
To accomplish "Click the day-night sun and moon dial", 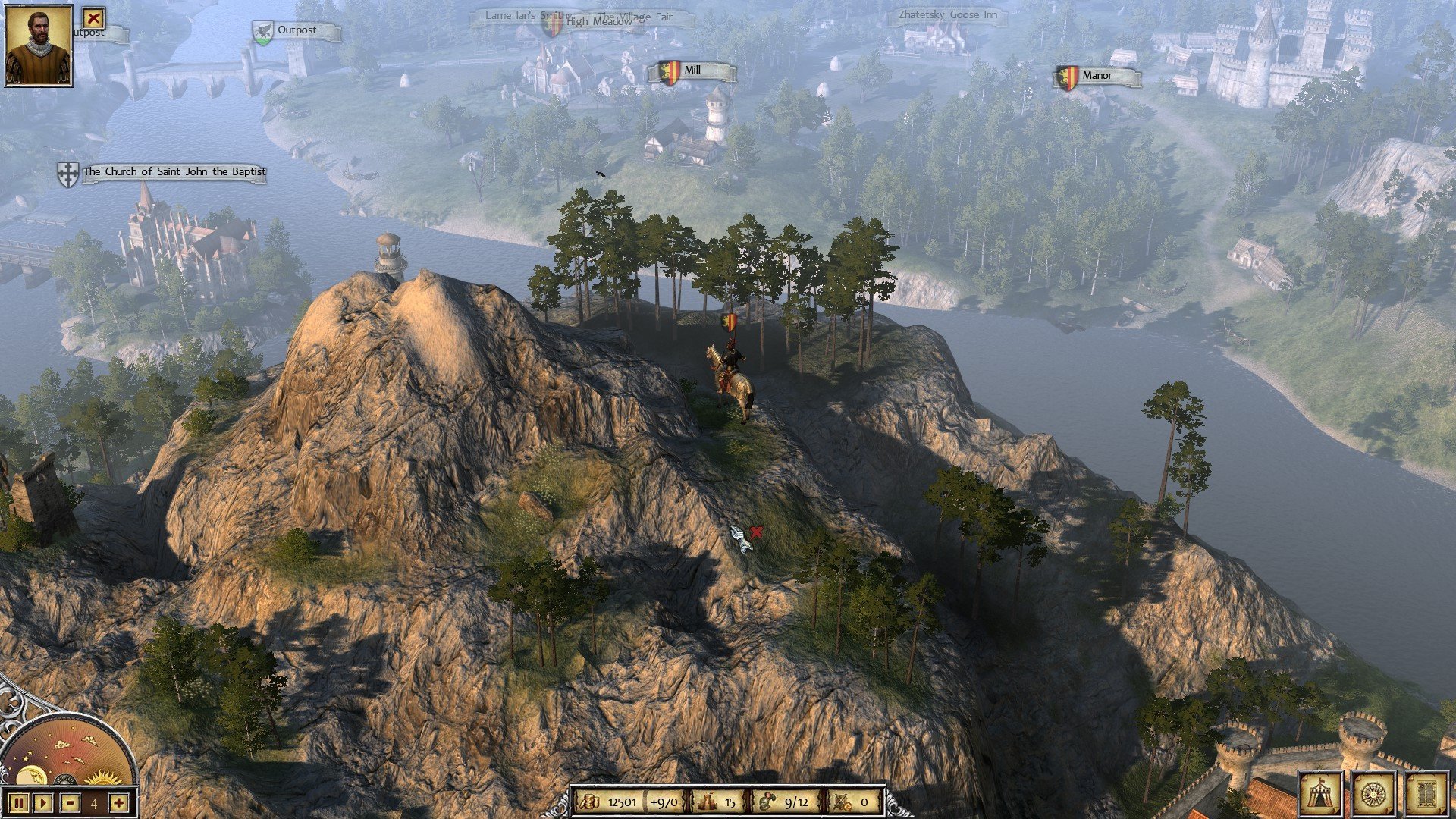I will 68,751.
